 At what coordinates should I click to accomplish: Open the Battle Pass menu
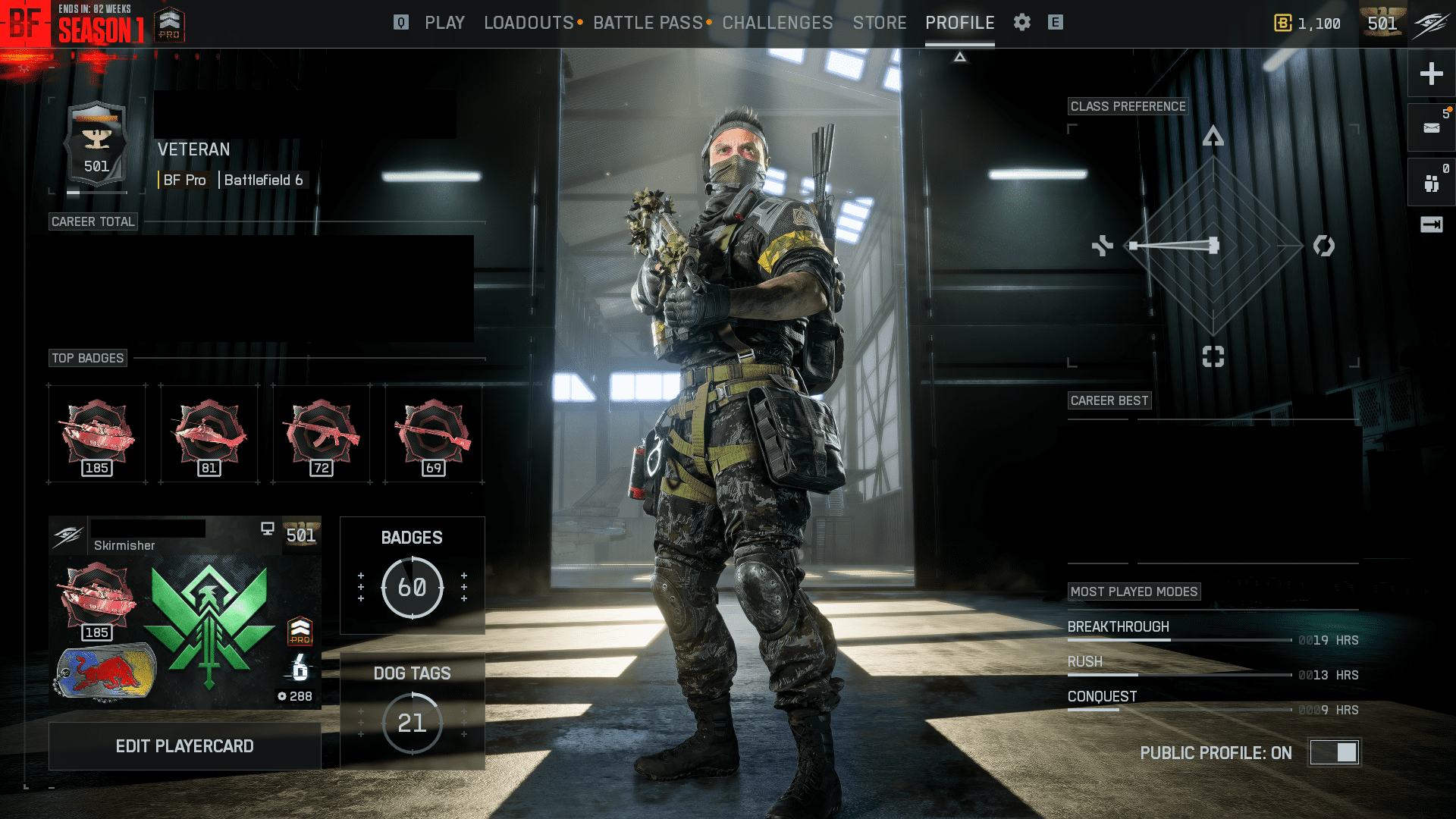(x=647, y=23)
